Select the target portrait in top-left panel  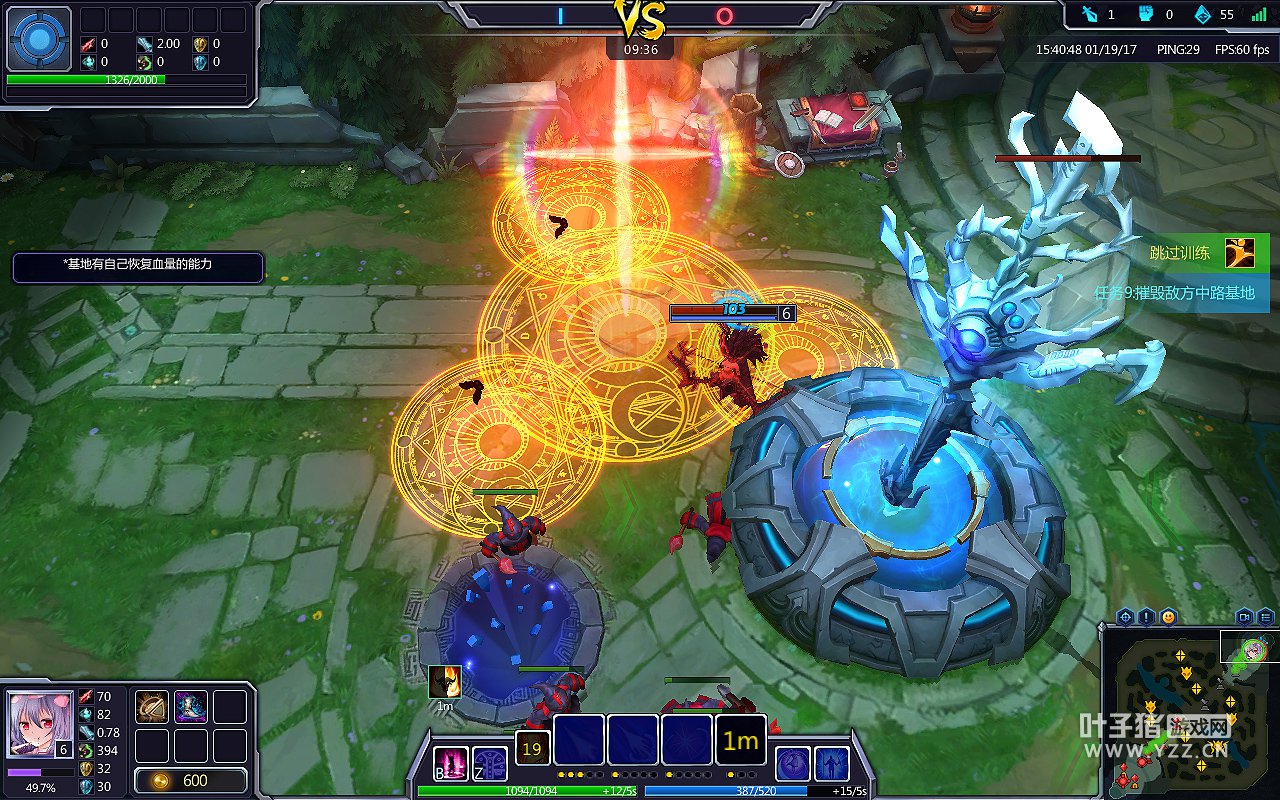(x=40, y=38)
